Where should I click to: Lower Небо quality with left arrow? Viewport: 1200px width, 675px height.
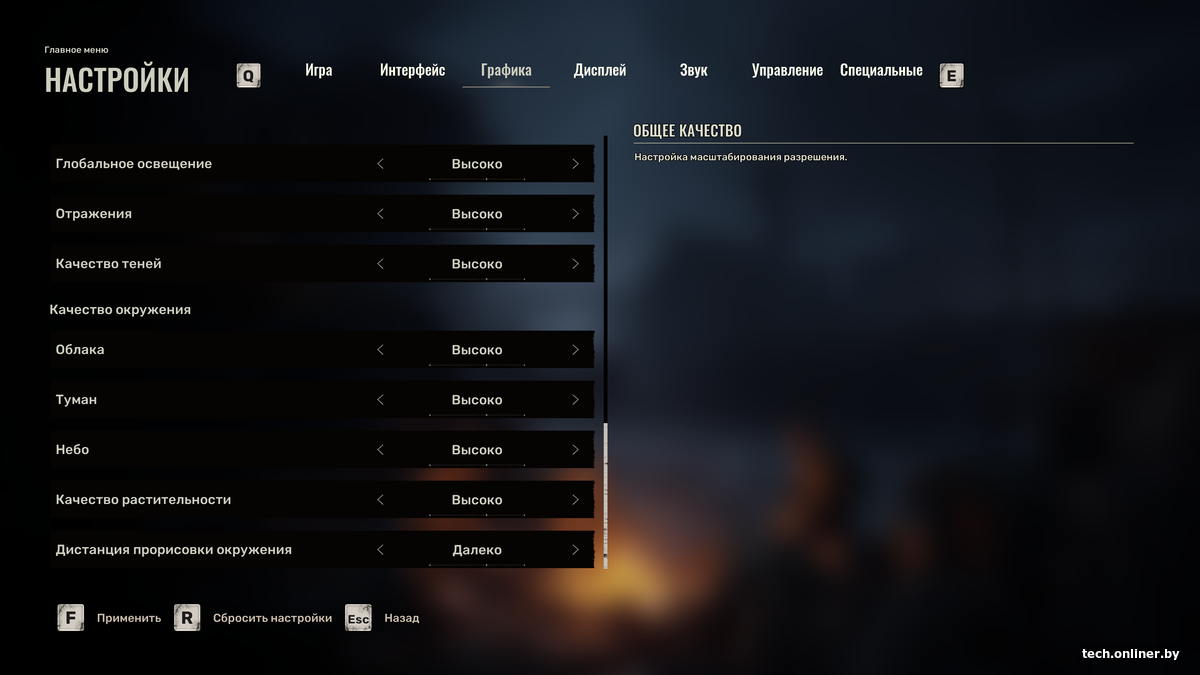pos(380,450)
